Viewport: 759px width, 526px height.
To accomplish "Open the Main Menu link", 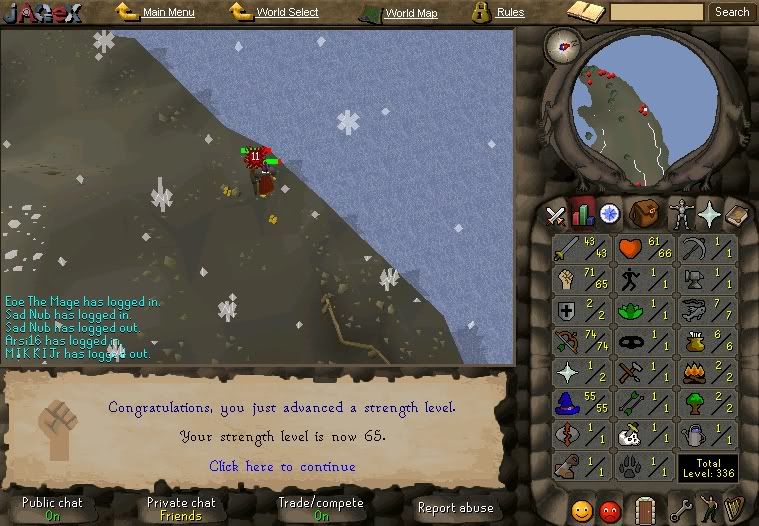I will pos(167,13).
